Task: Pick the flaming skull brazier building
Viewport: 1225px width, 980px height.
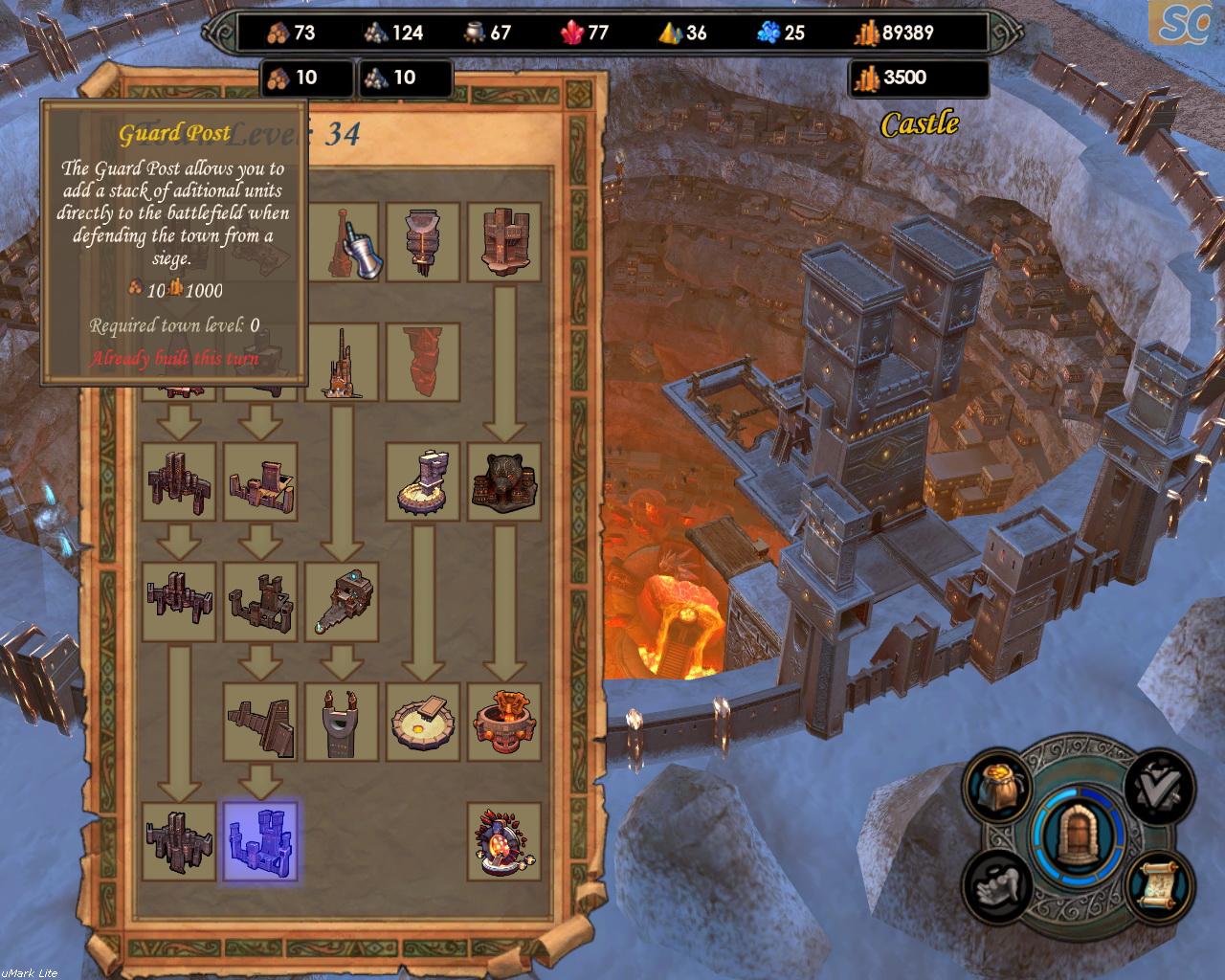Action: [x=504, y=722]
